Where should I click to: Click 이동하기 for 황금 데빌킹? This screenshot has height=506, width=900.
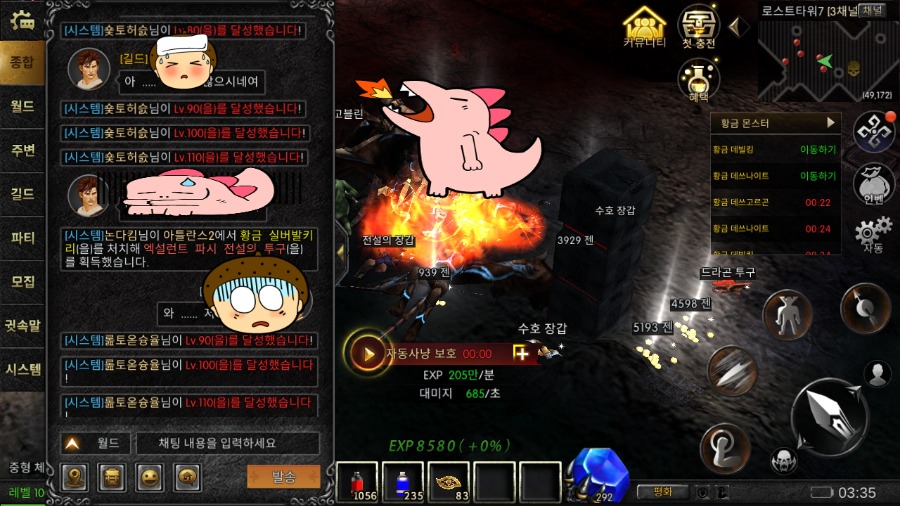pos(817,149)
